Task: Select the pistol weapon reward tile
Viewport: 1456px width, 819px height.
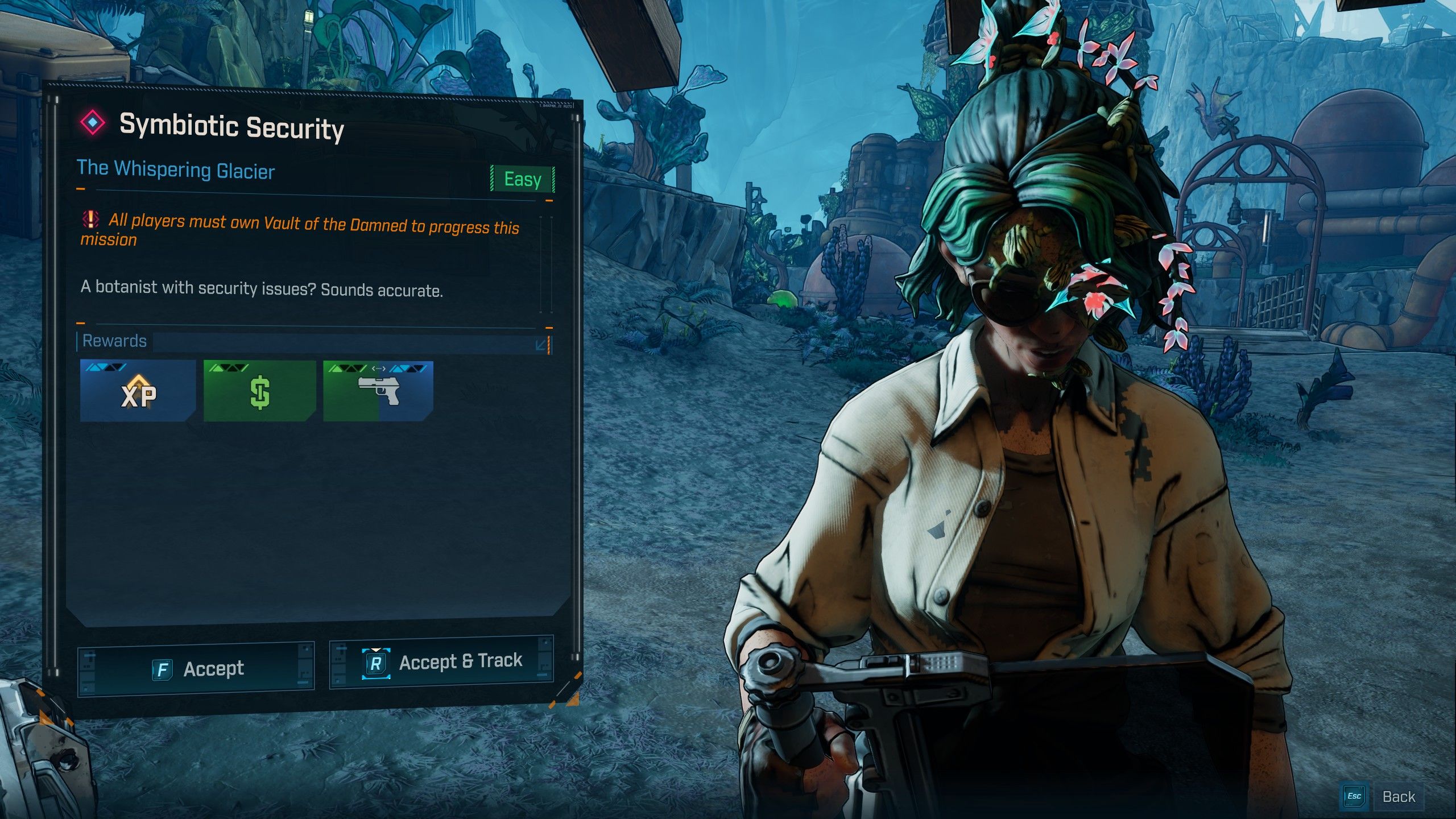Action: [378, 391]
